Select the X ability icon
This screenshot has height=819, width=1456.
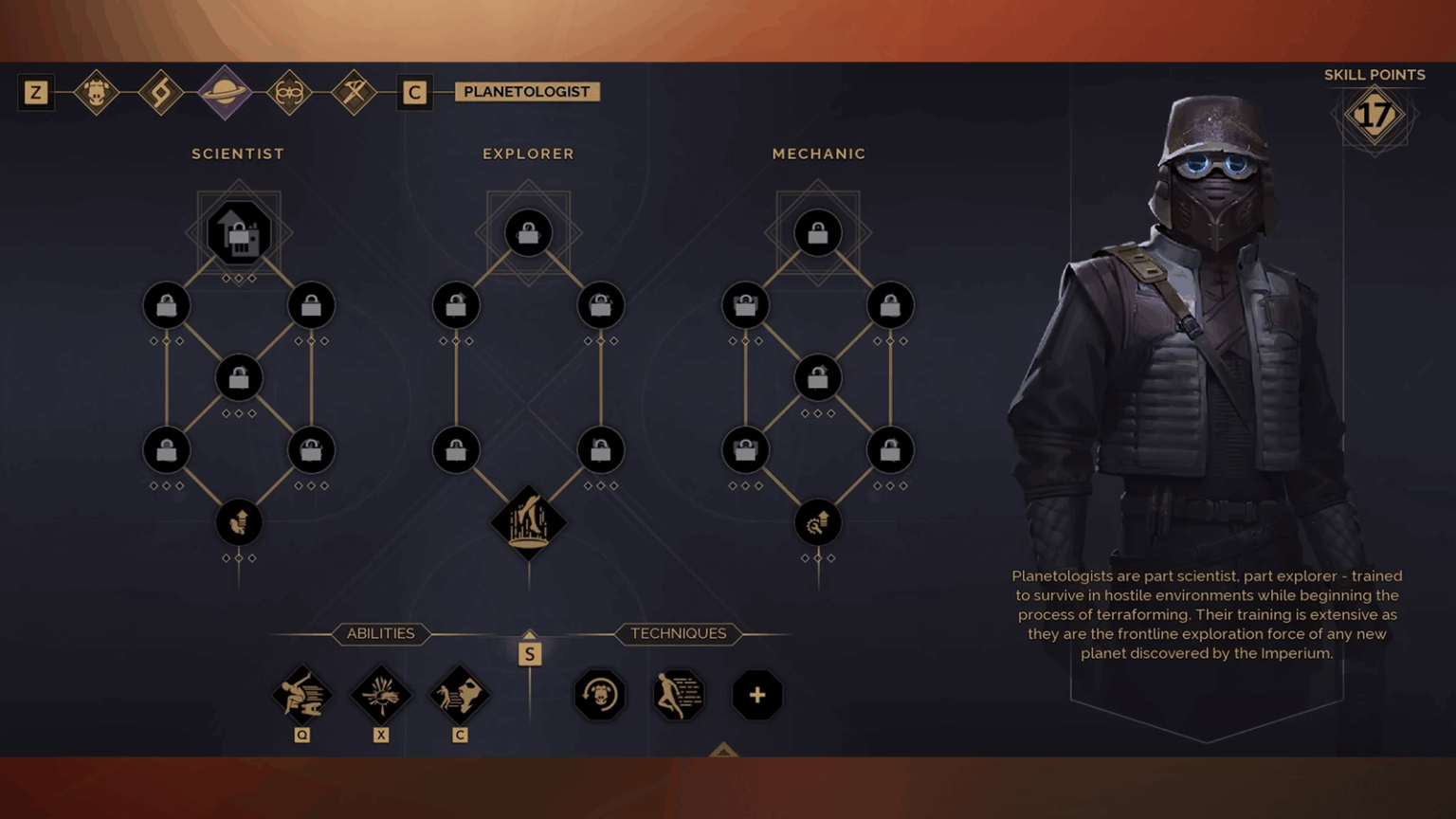tap(380, 695)
